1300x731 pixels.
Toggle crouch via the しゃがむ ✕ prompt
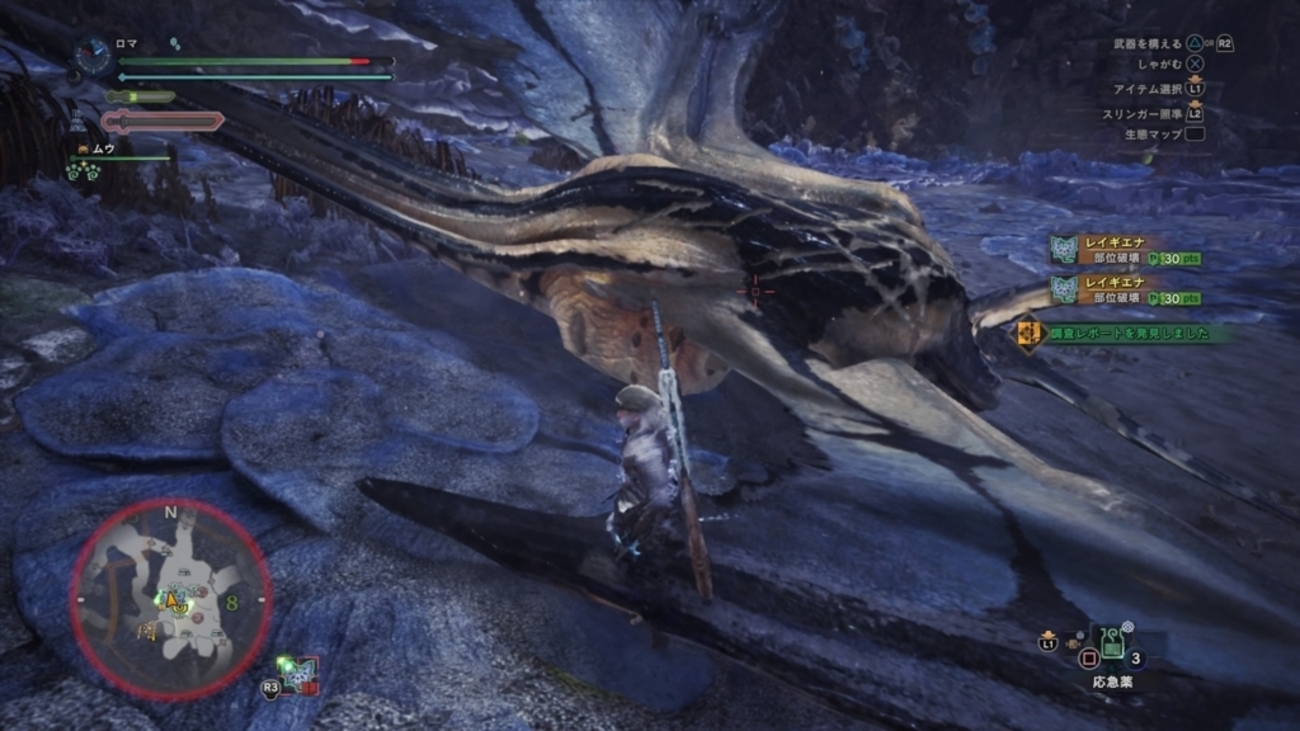1196,63
